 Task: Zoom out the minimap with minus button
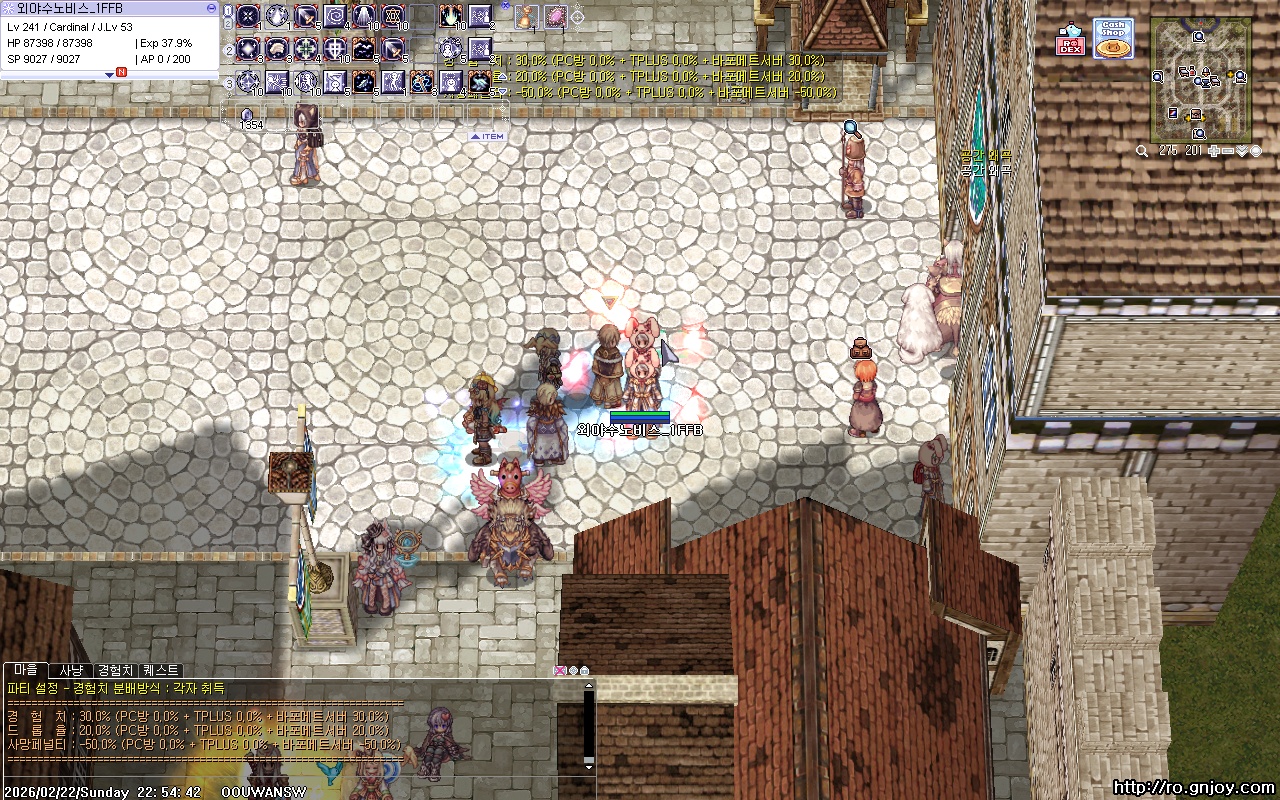pos(1227,151)
